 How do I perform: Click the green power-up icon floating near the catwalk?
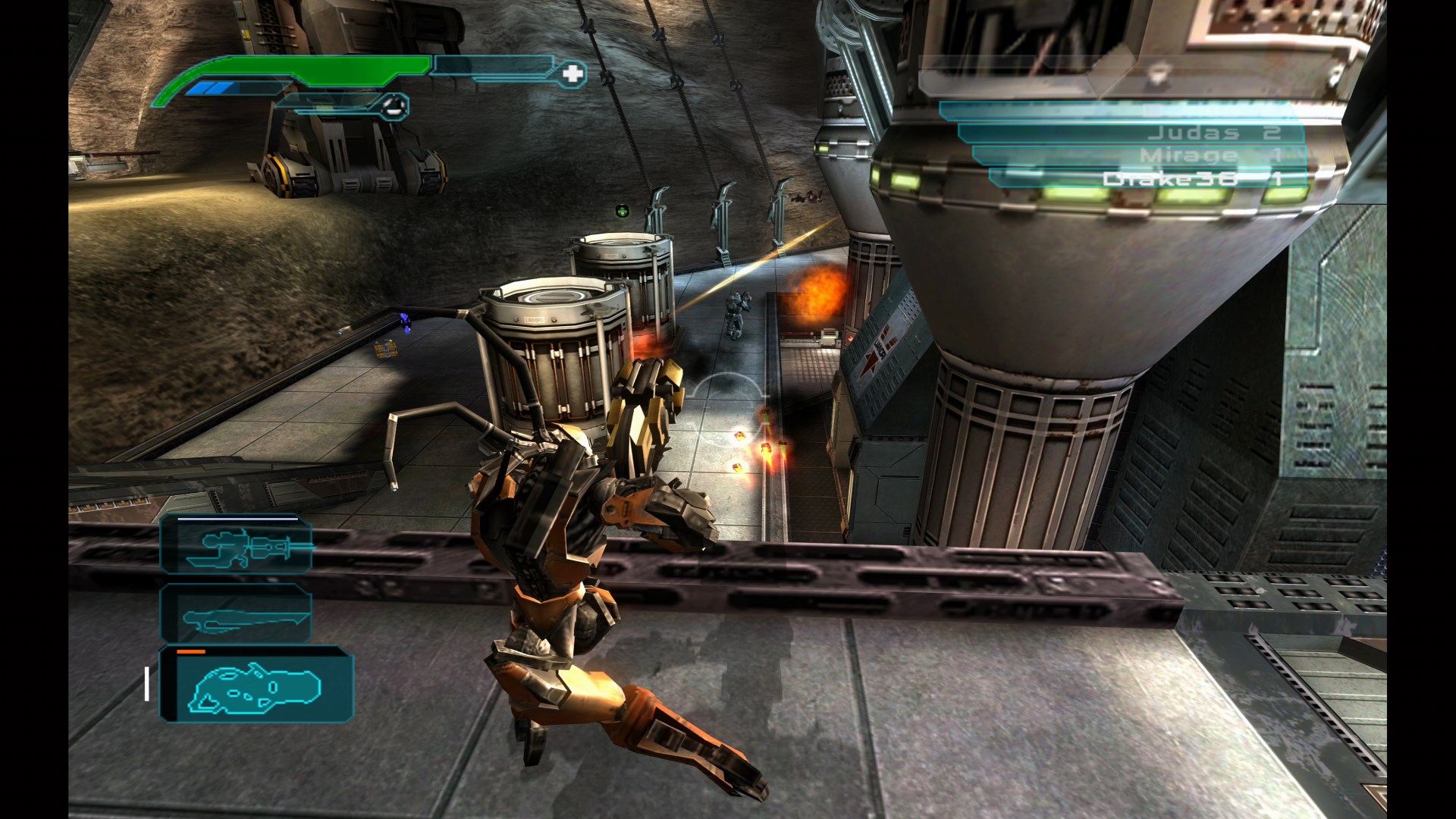pyautogui.click(x=622, y=212)
